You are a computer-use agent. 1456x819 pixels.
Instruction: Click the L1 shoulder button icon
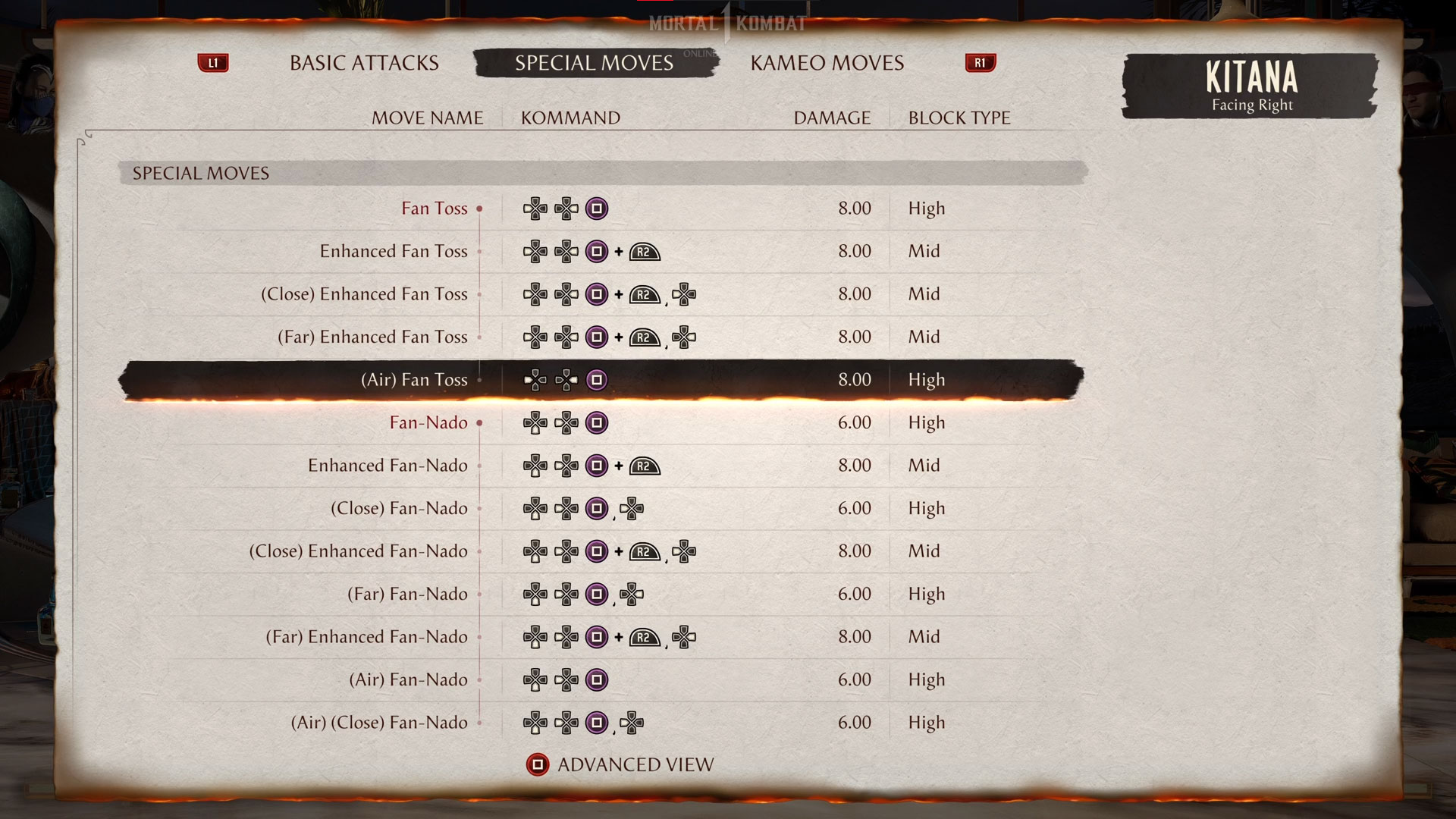click(x=213, y=63)
